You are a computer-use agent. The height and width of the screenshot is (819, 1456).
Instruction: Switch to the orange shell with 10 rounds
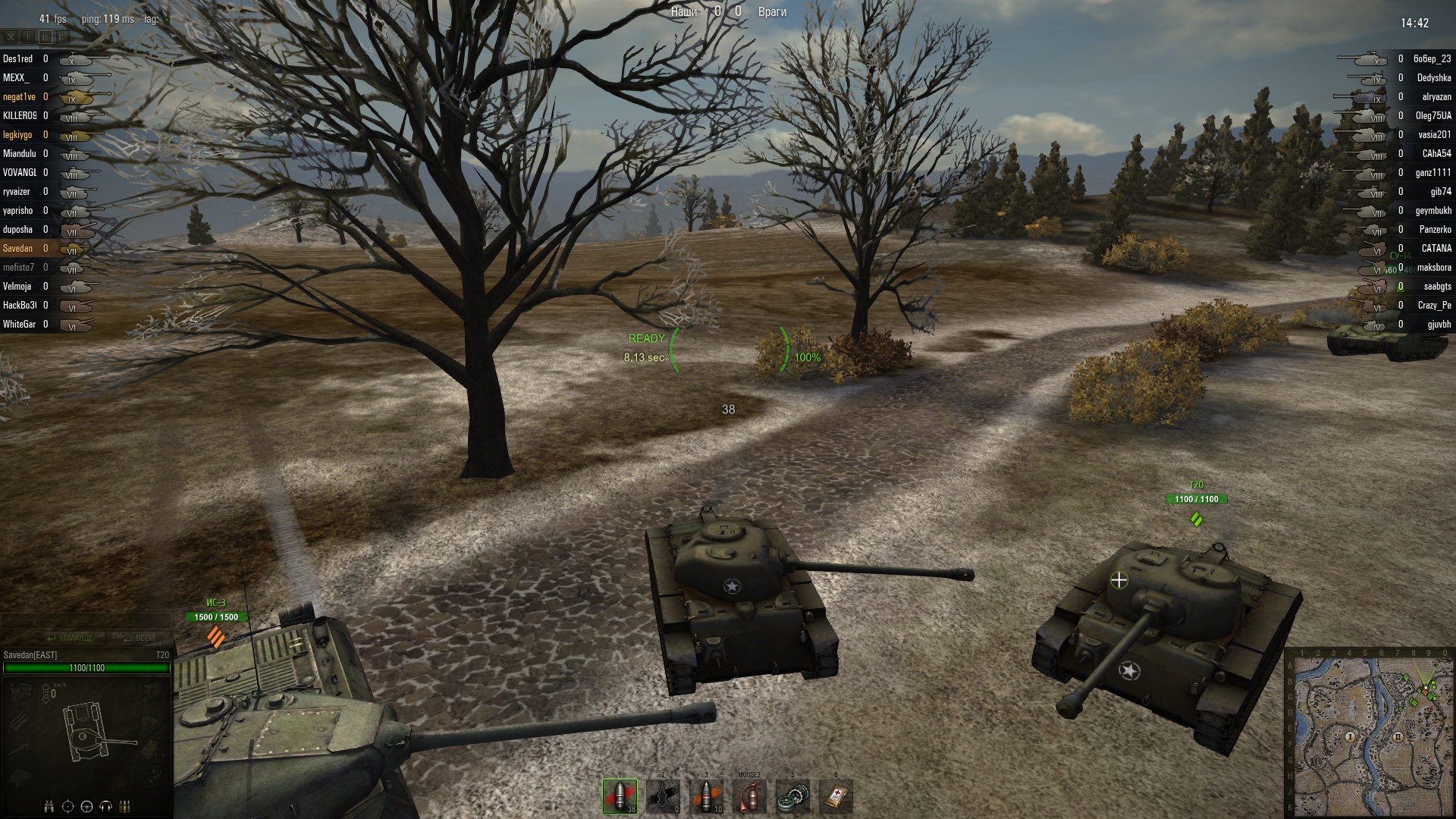point(706,796)
